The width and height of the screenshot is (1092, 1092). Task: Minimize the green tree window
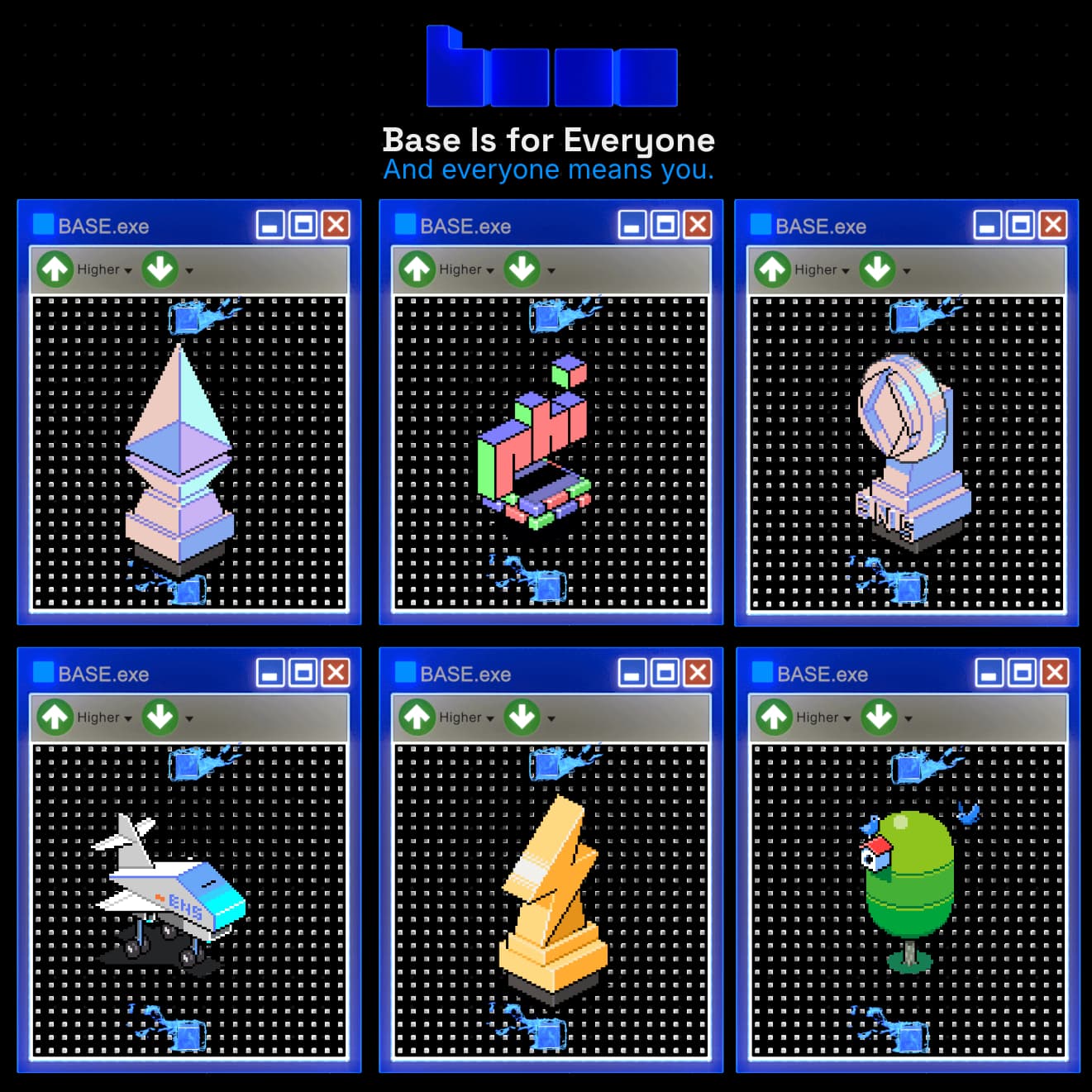(989, 673)
